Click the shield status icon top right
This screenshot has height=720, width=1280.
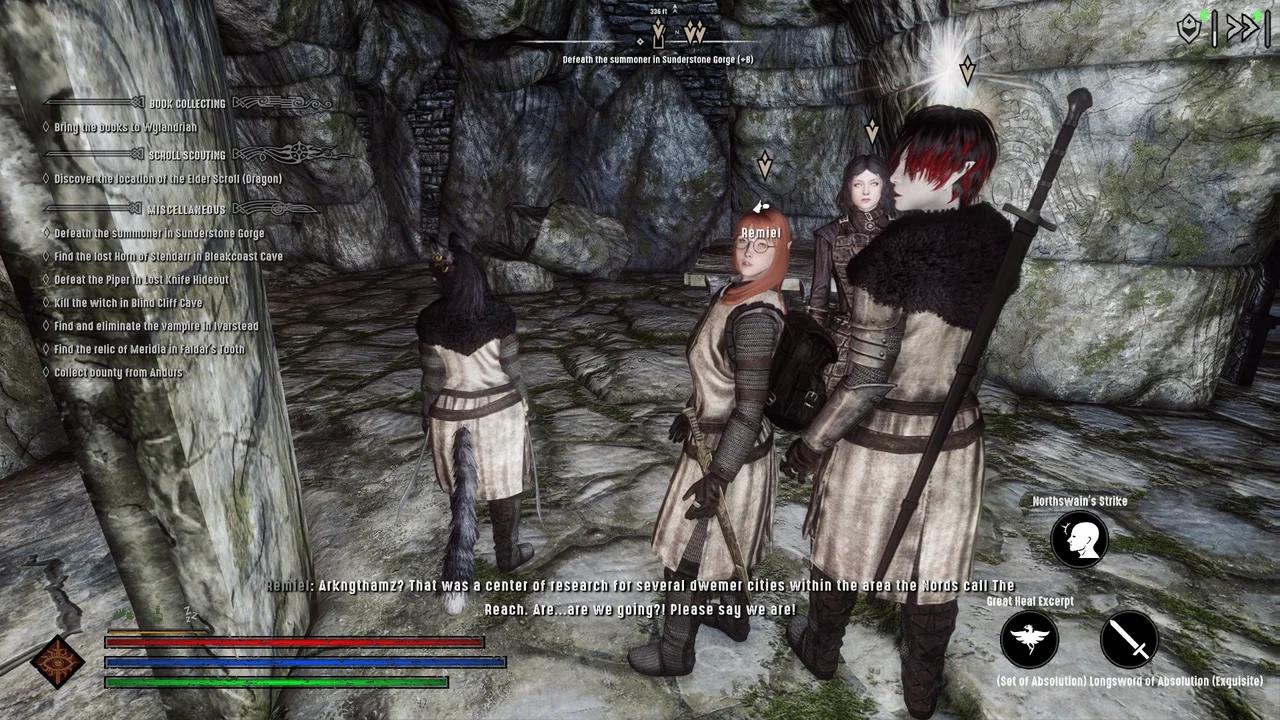click(x=1190, y=30)
